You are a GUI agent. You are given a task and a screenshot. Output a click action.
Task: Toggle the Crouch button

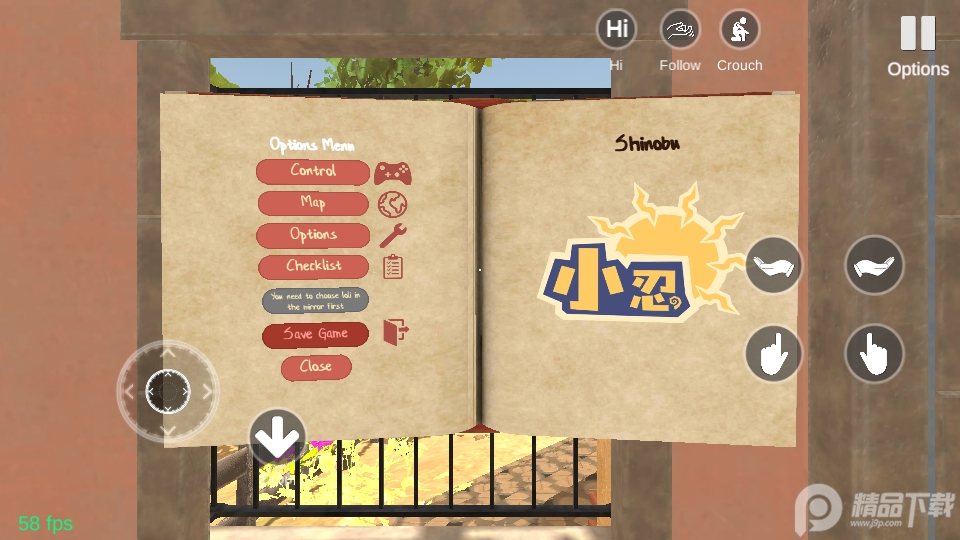(740, 30)
